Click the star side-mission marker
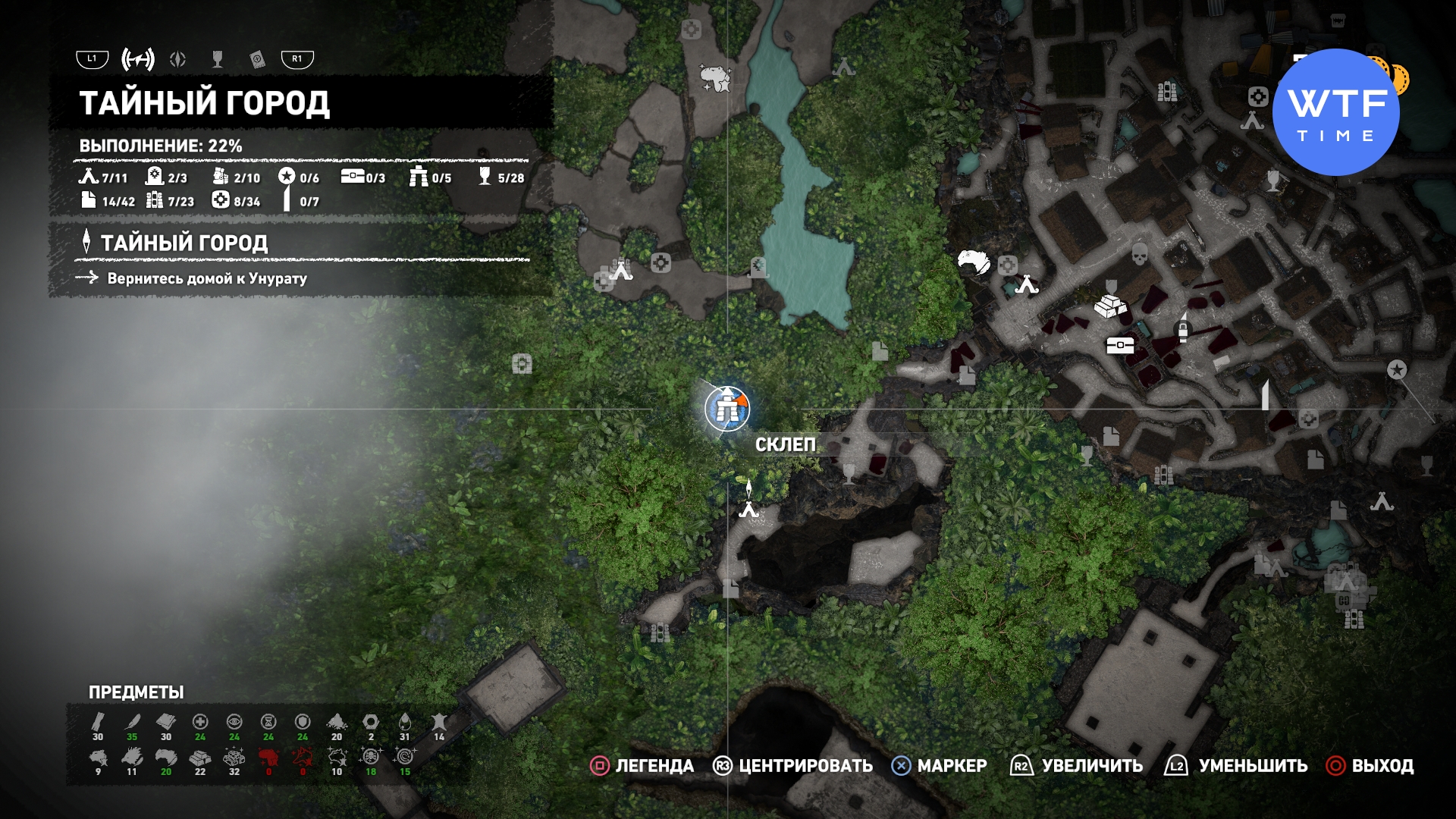 pyautogui.click(x=1397, y=369)
